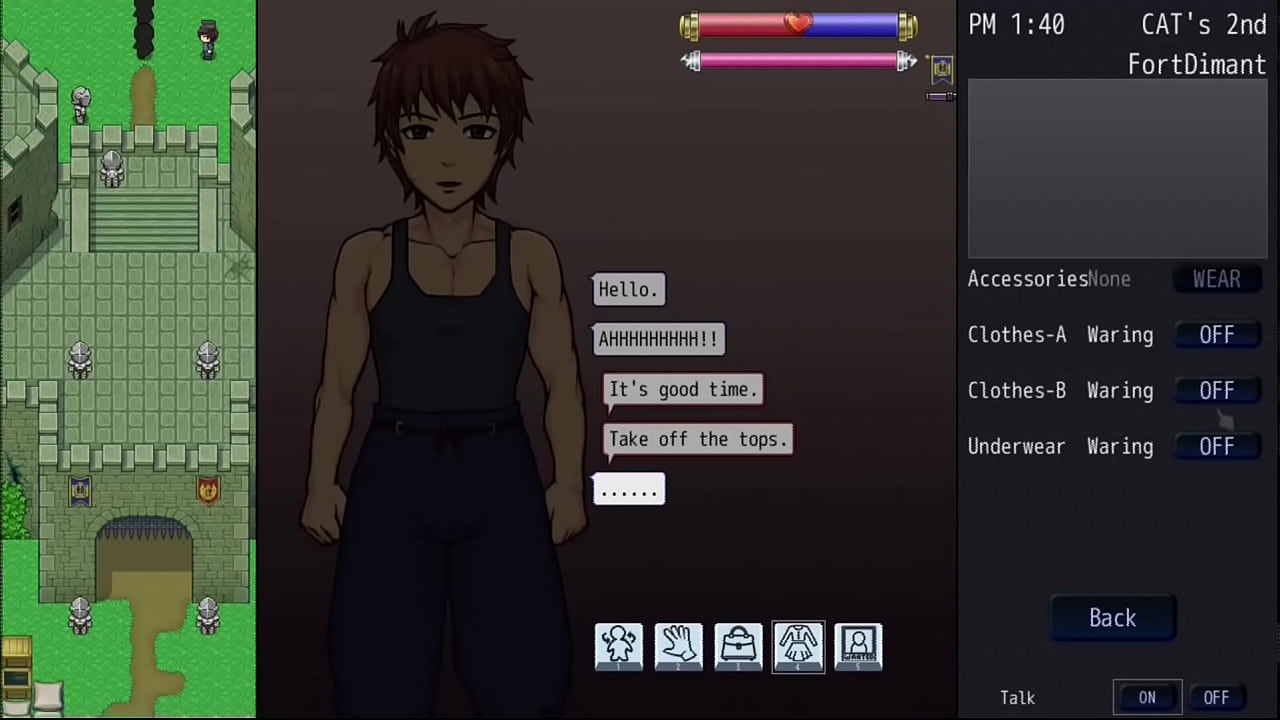Toggle Underwear to OFF

1216,447
